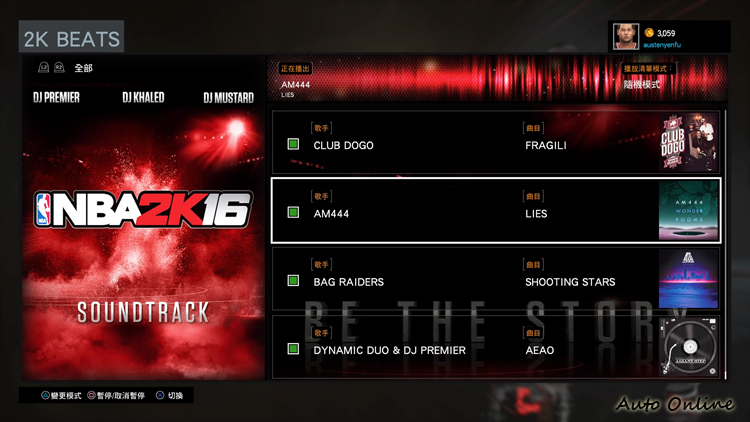Viewport: 750px width, 422px height.
Task: Uncheck the AM444 track checkbox
Action: 293,213
